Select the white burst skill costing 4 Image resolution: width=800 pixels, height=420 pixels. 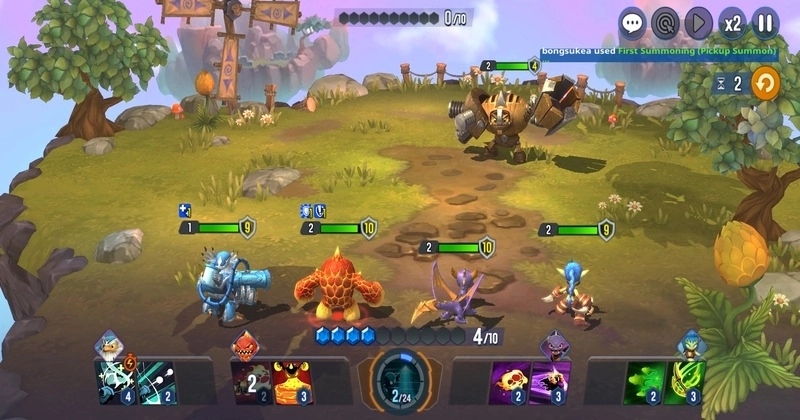point(114,383)
